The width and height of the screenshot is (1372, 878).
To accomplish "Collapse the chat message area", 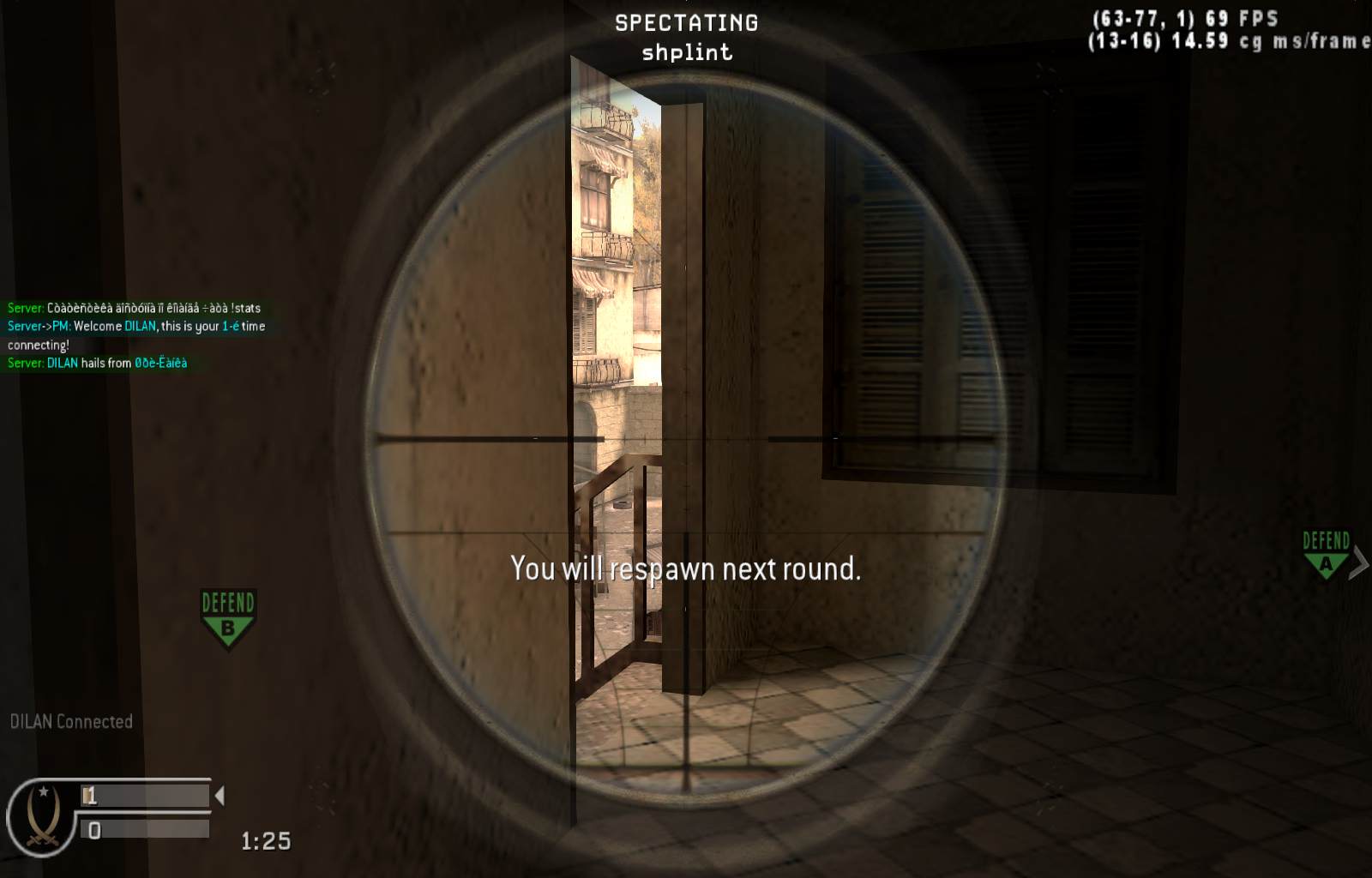I will point(135,336).
